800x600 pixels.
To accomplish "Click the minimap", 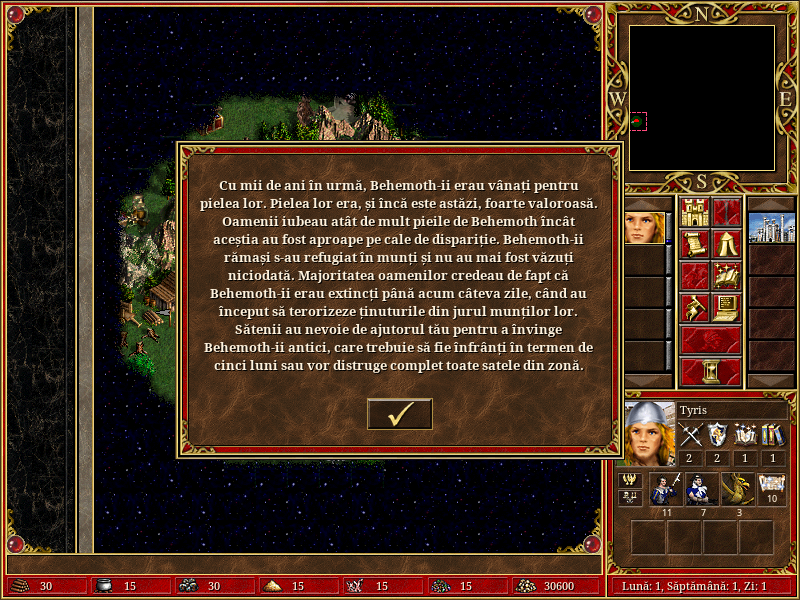I will pyautogui.click(x=702, y=97).
